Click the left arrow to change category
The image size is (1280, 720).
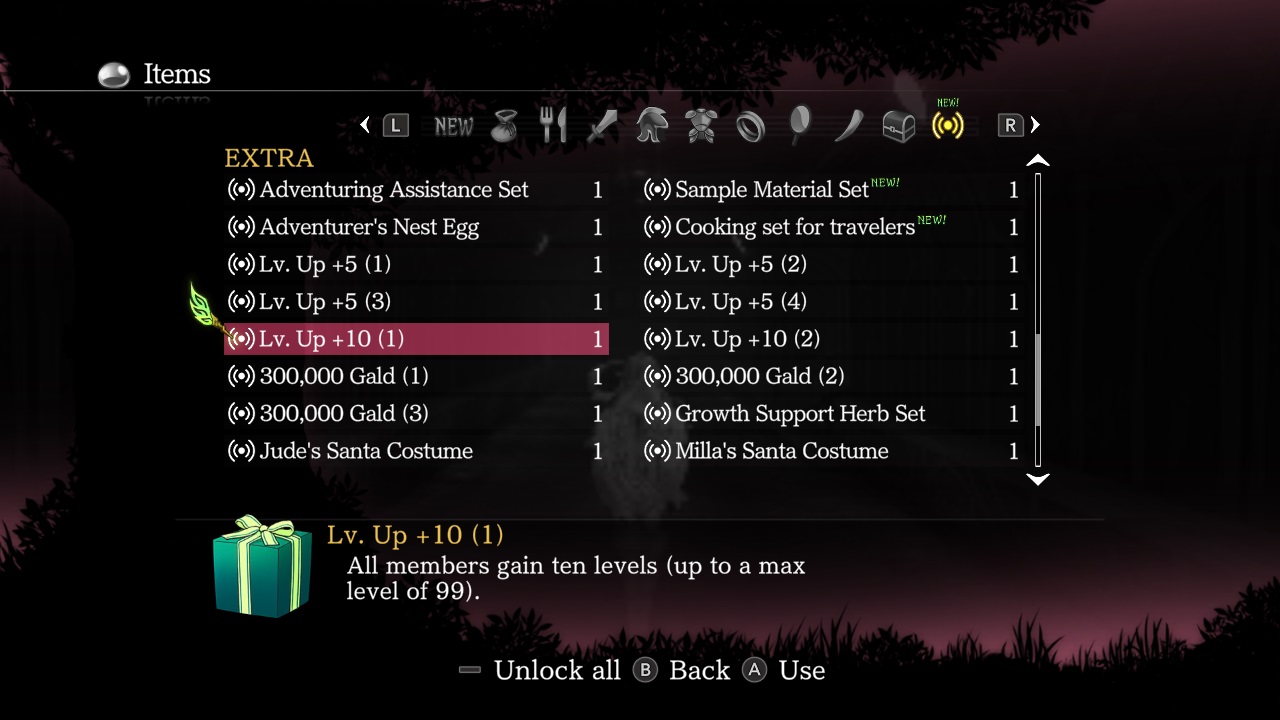pos(365,125)
